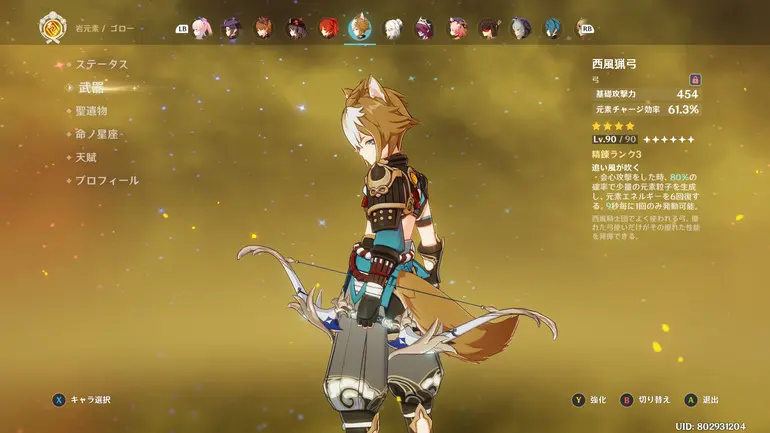Open the プロフィール profile page
The width and height of the screenshot is (770, 433).
(x=107, y=181)
